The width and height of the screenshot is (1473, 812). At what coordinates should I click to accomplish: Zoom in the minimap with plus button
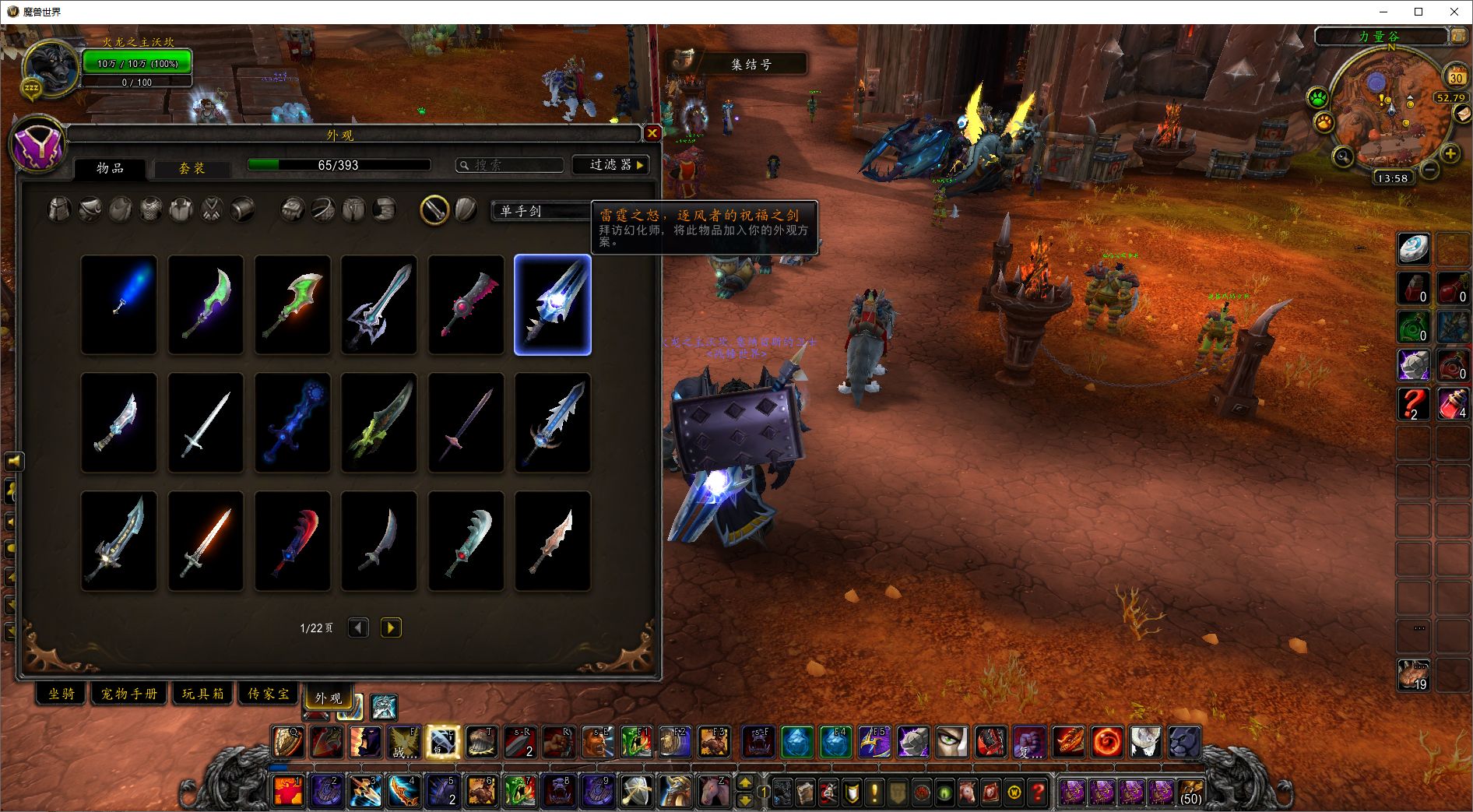coord(1450,153)
